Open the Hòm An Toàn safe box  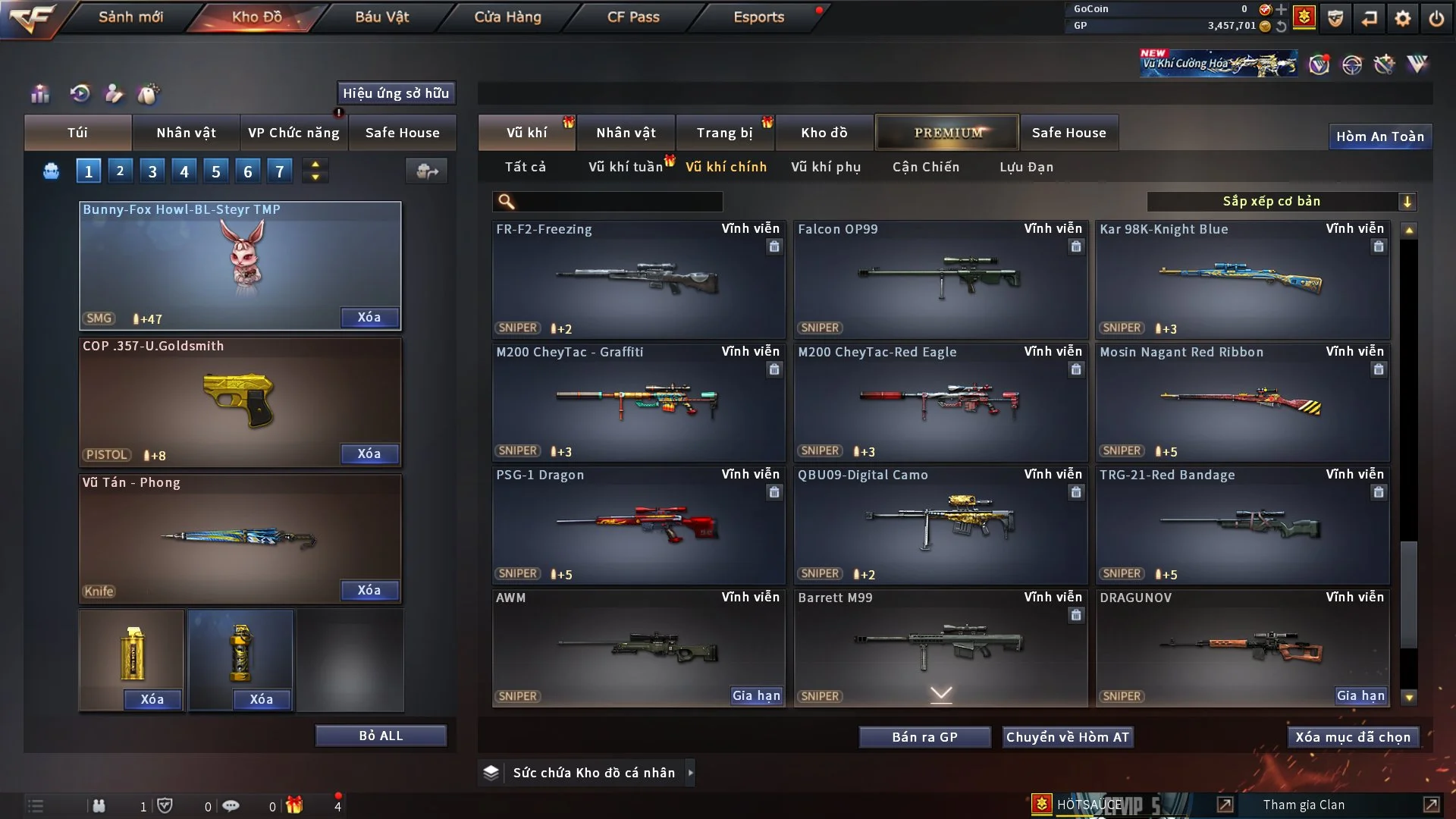(x=1379, y=136)
